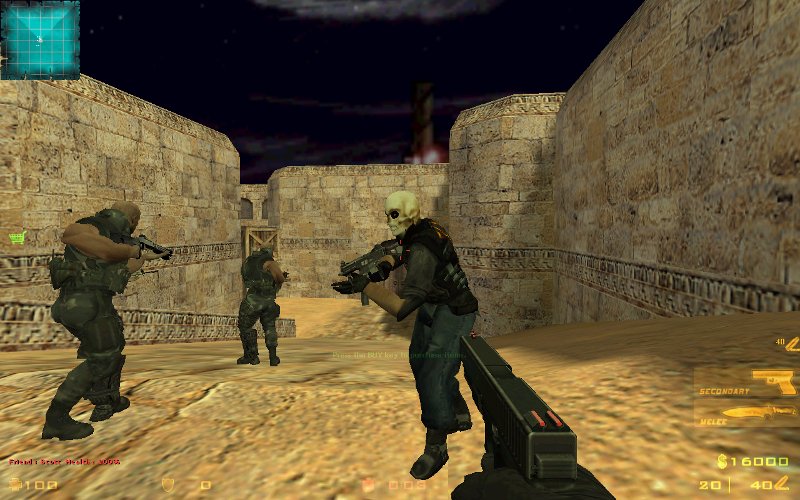Click the green shopping cart buy-zone icon
Viewport: 800px width, 500px height.
click(16, 238)
